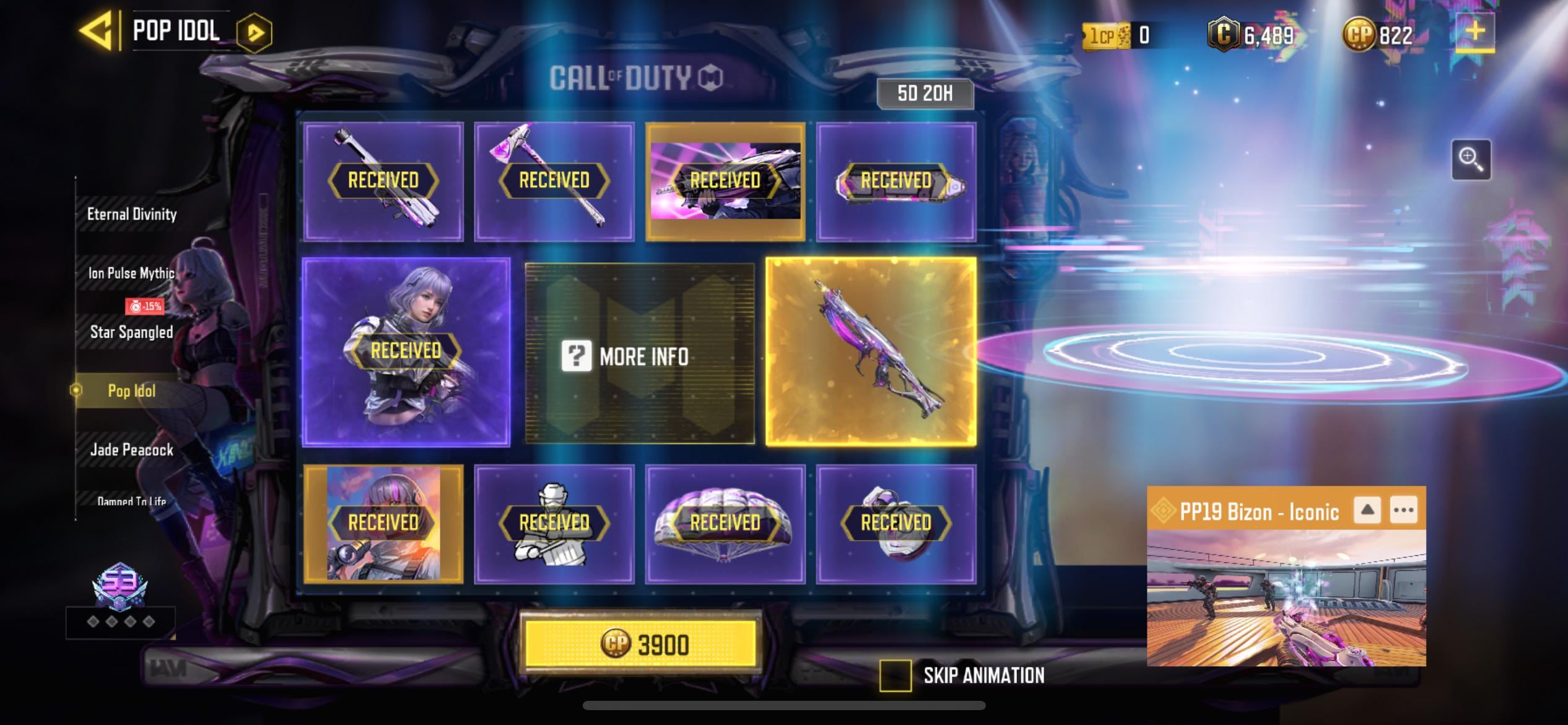The height and width of the screenshot is (725, 1568).
Task: Click the question mark MORE INFO icon
Action: pos(578,357)
